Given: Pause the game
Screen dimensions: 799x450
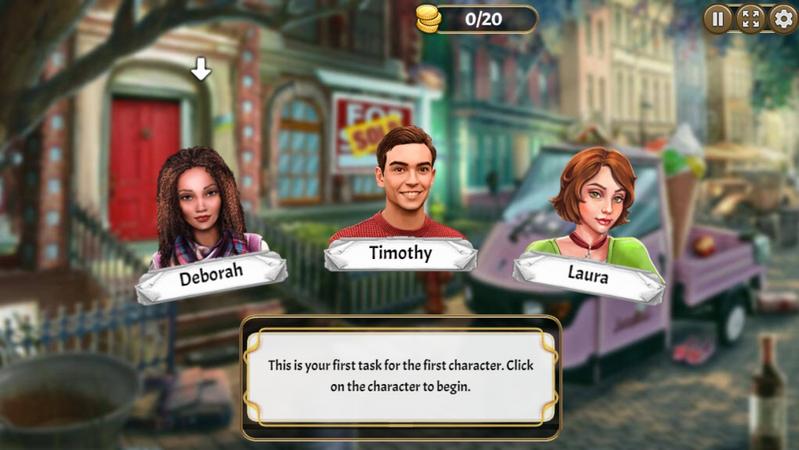Looking at the screenshot, I should (718, 19).
